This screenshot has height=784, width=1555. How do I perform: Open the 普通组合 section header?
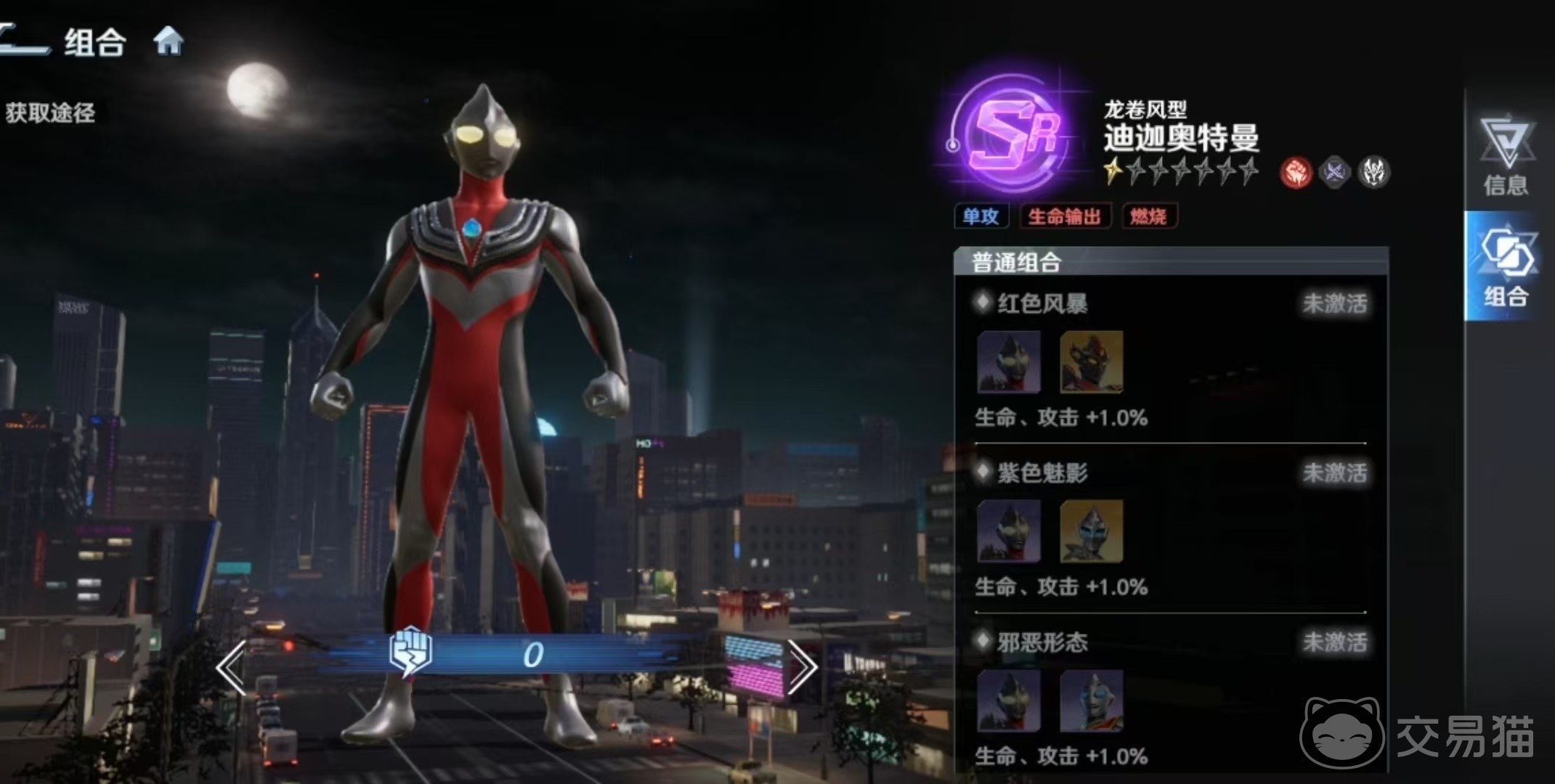1017,262
